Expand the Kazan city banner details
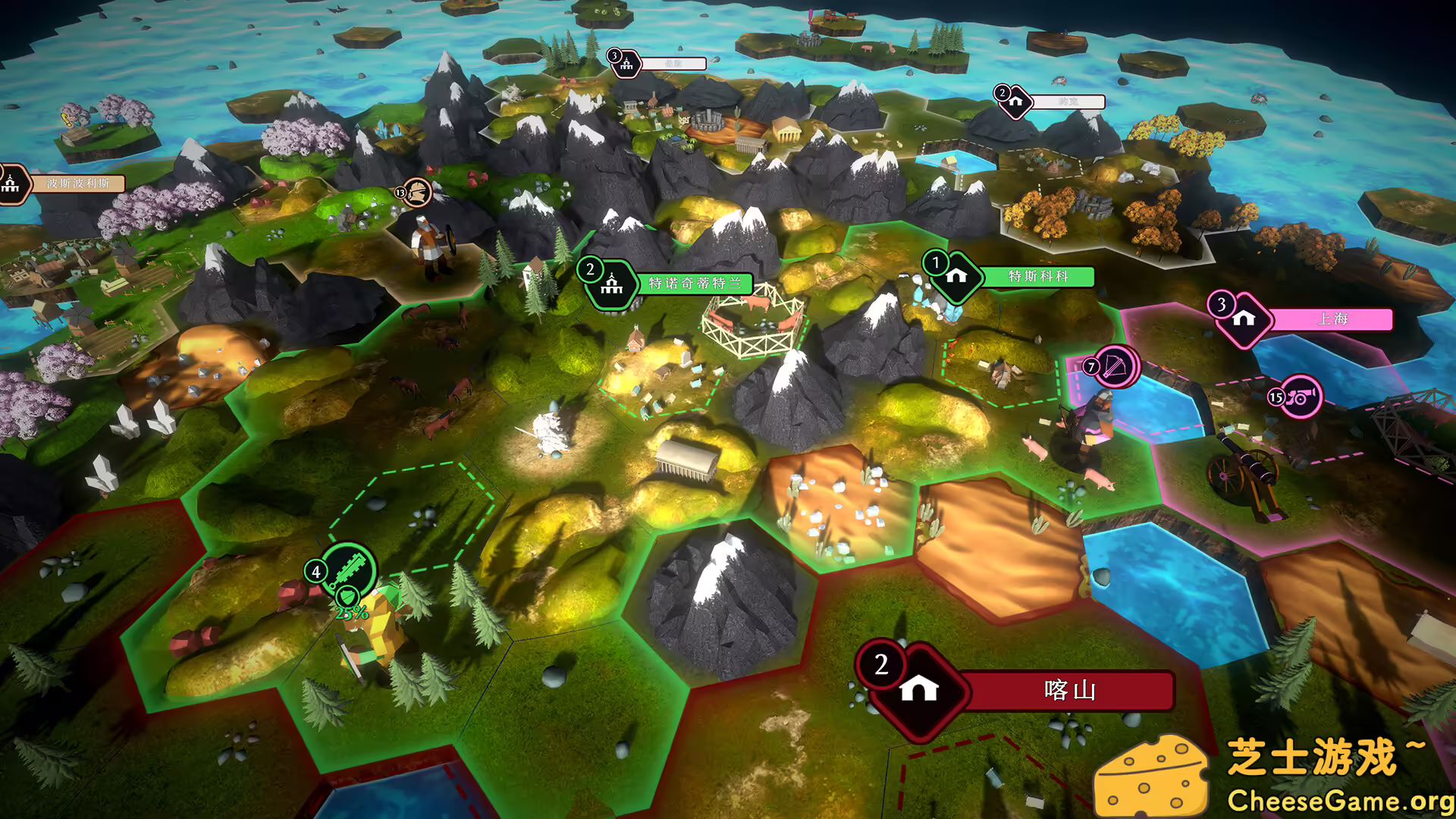 (x=1069, y=691)
